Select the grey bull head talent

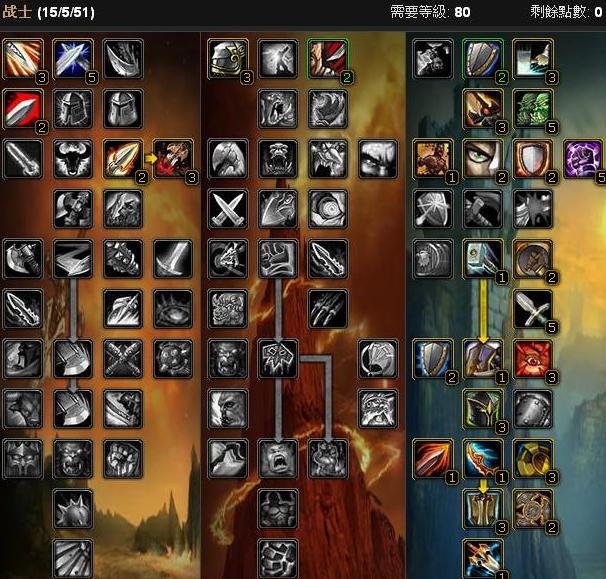72,158
